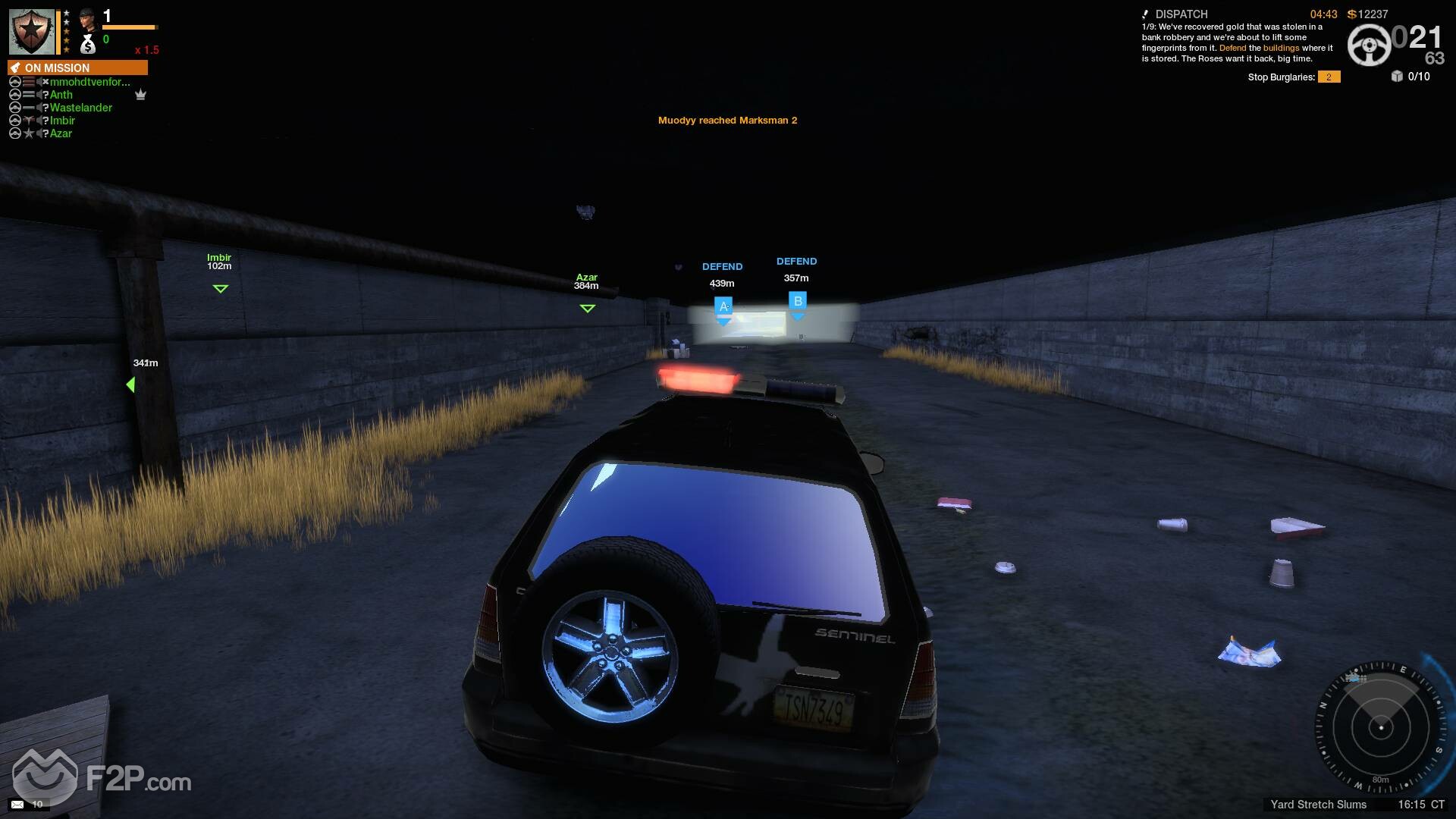Choose Azar in the team roster
Viewport: 1456px width, 819px height.
coord(61,133)
